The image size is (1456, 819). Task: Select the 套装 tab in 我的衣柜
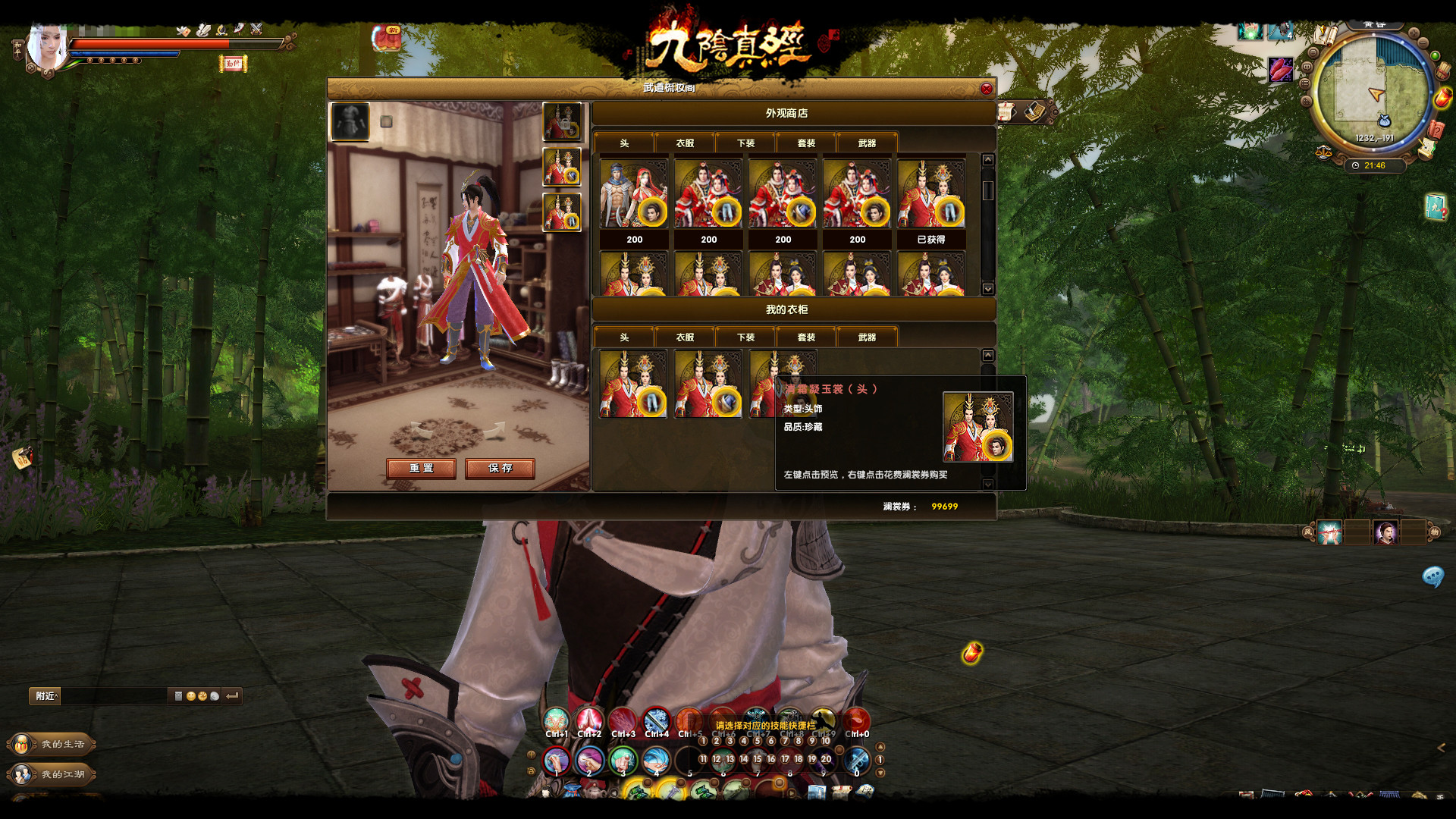click(806, 337)
